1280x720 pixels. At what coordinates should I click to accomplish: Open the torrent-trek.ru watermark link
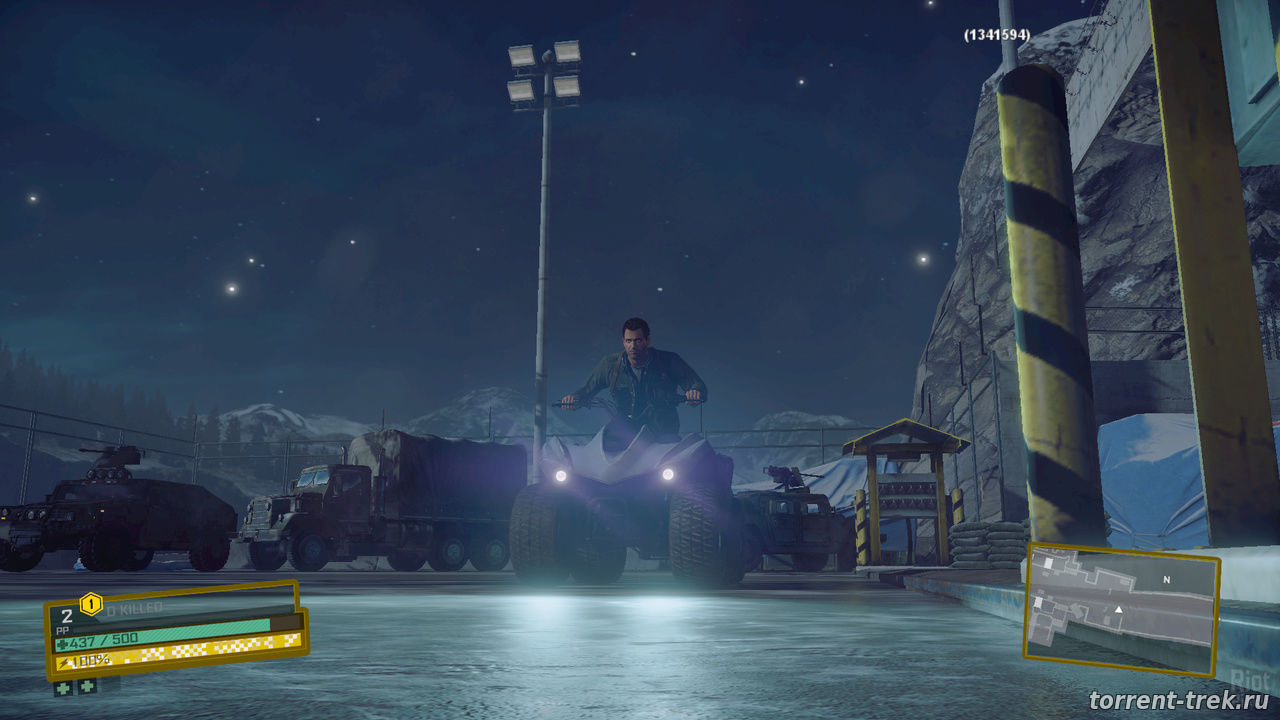(1176, 700)
